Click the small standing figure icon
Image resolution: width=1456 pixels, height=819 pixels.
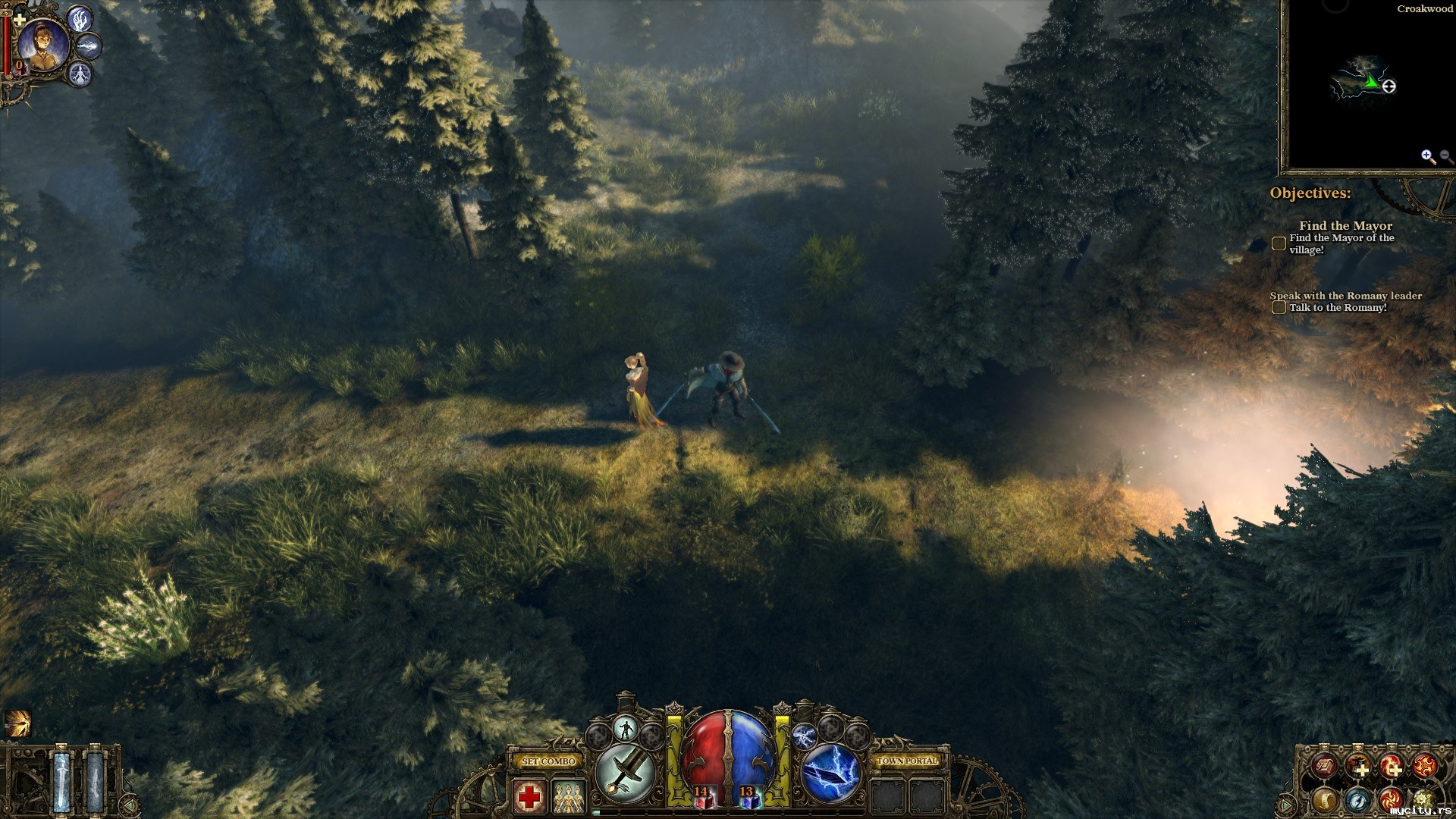click(626, 730)
